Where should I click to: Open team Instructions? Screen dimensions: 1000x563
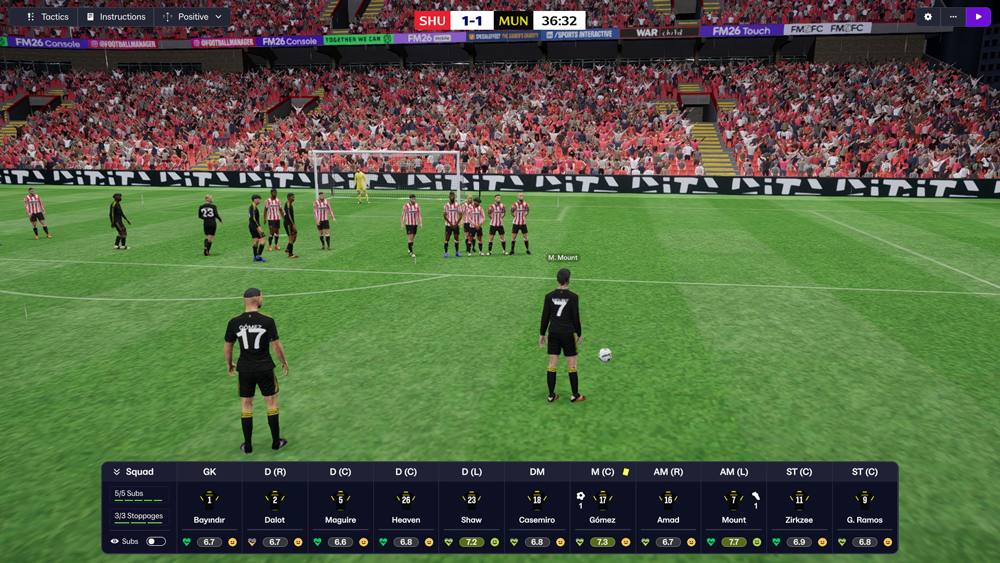click(116, 17)
